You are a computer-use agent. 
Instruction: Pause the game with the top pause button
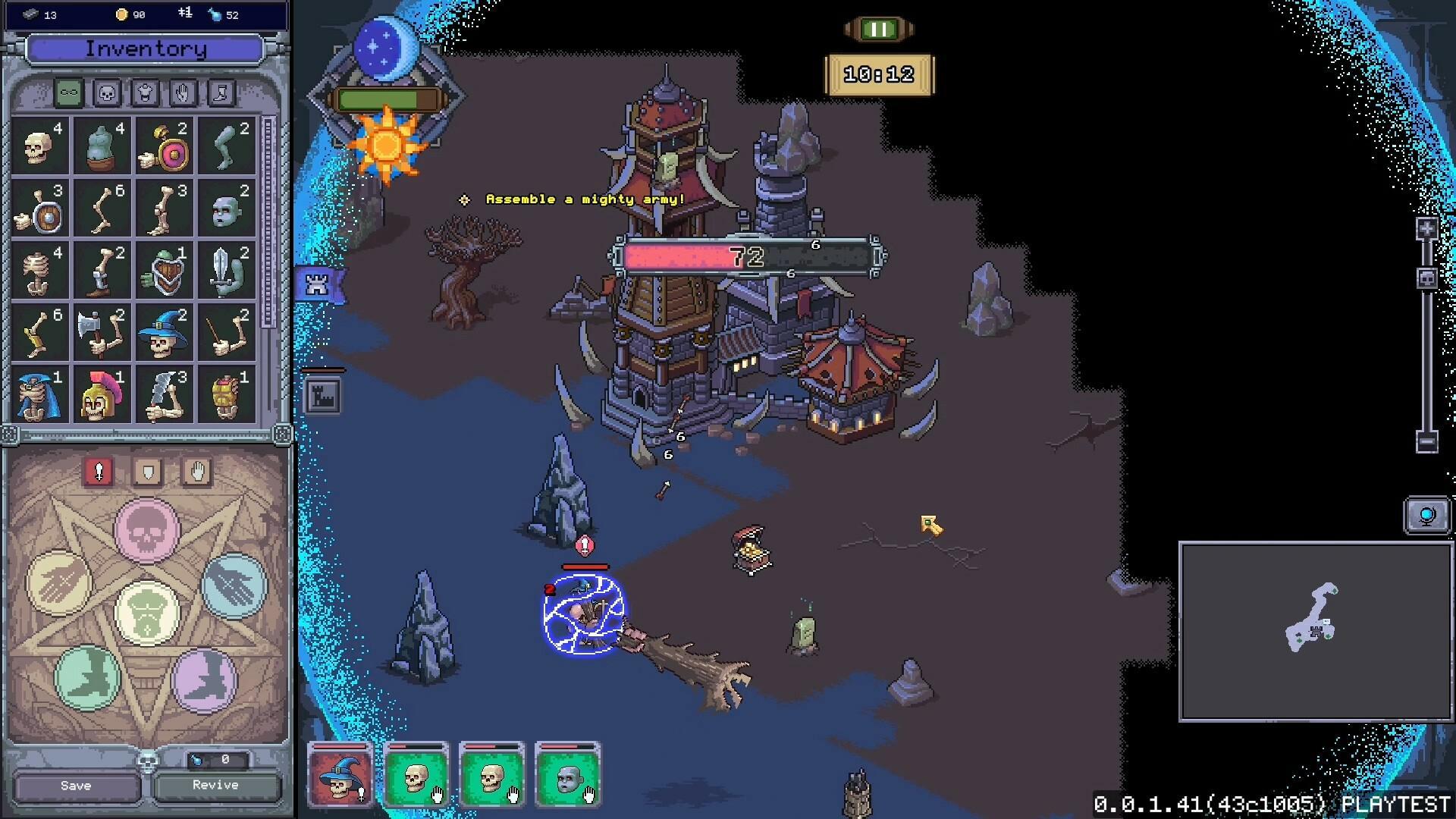pos(877,29)
